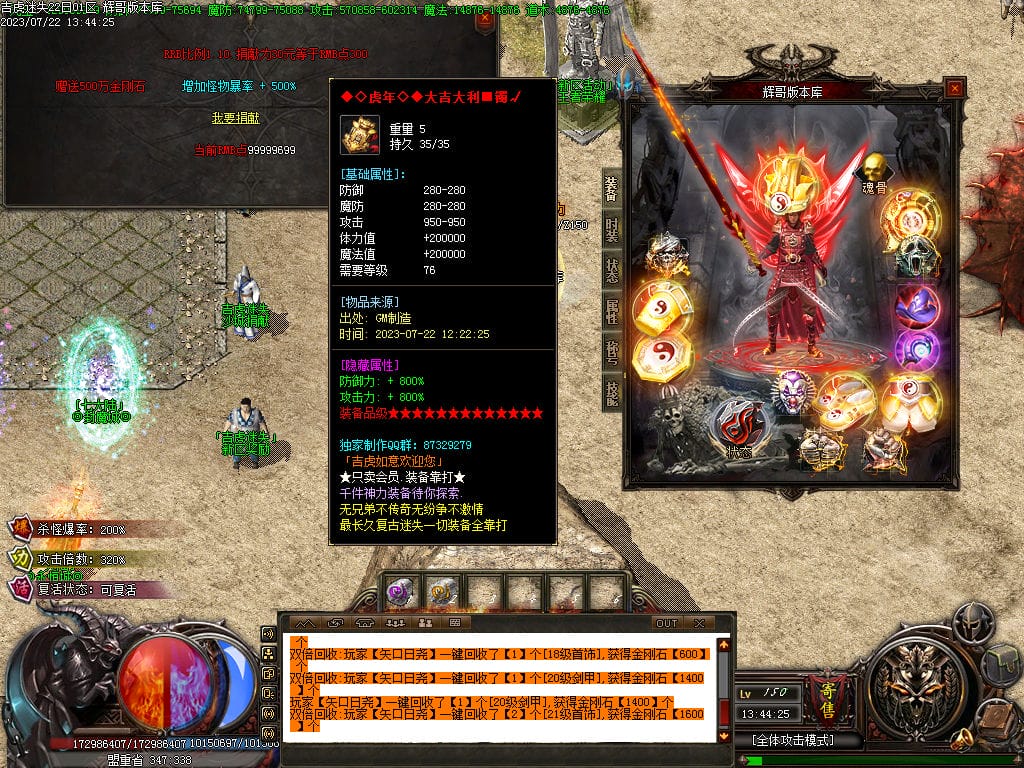Click the OUT button on chat bar
The image size is (1024, 768).
[667, 623]
